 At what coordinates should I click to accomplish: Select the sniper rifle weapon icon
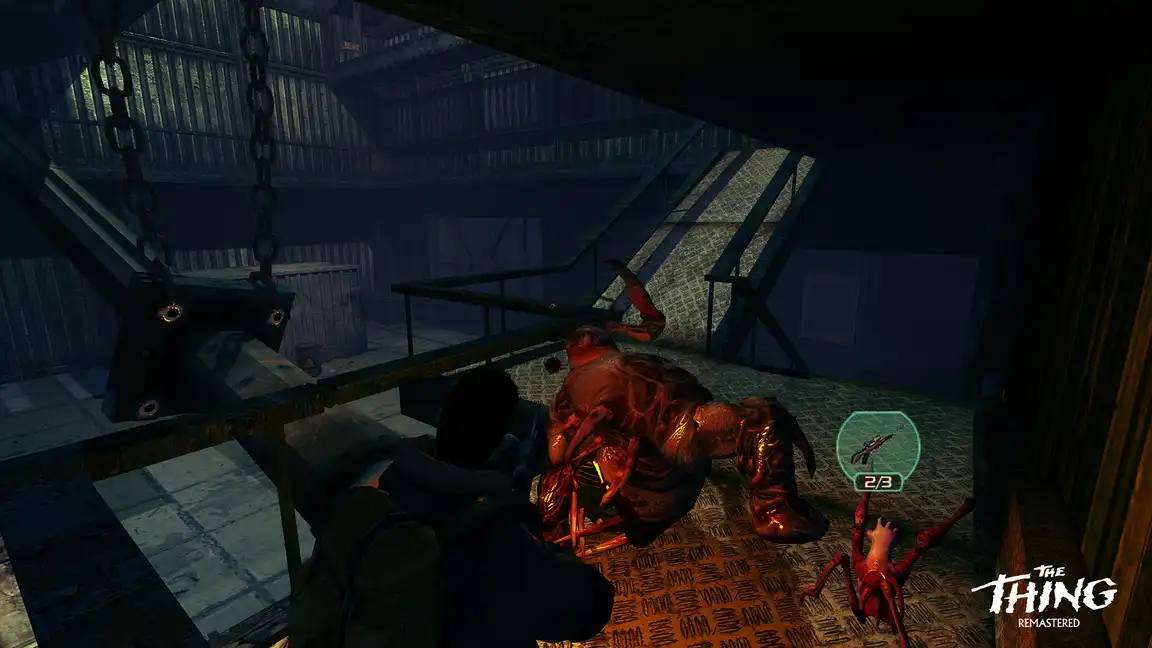877,443
